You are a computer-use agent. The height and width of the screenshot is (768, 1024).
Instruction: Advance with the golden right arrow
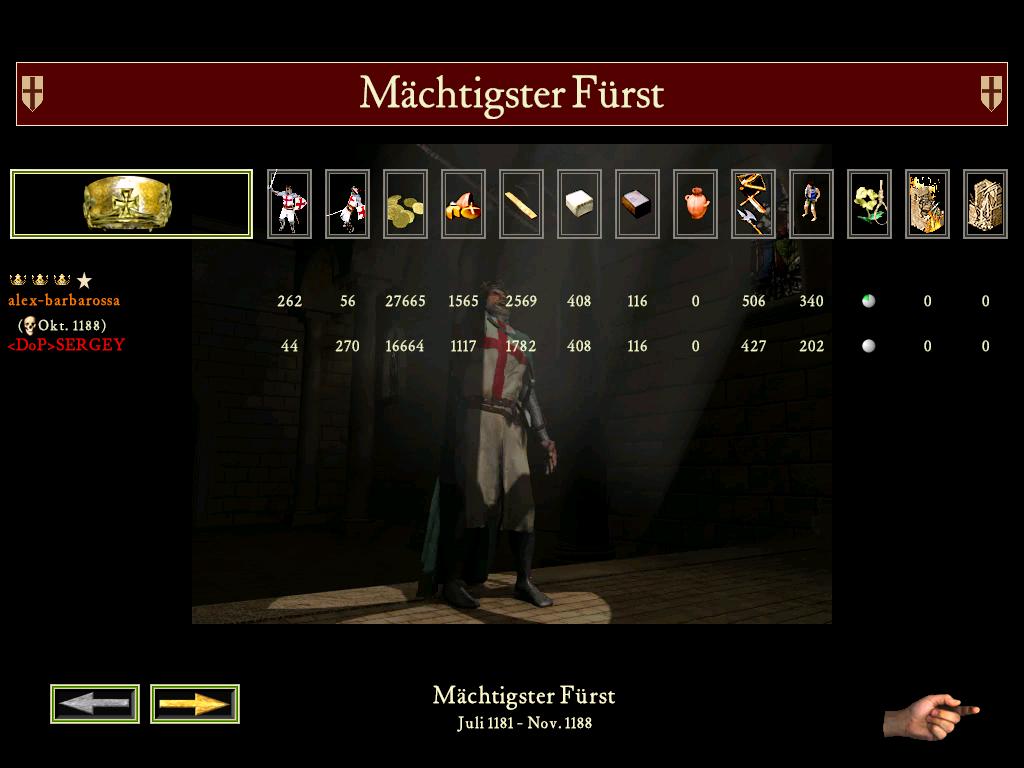click(195, 704)
